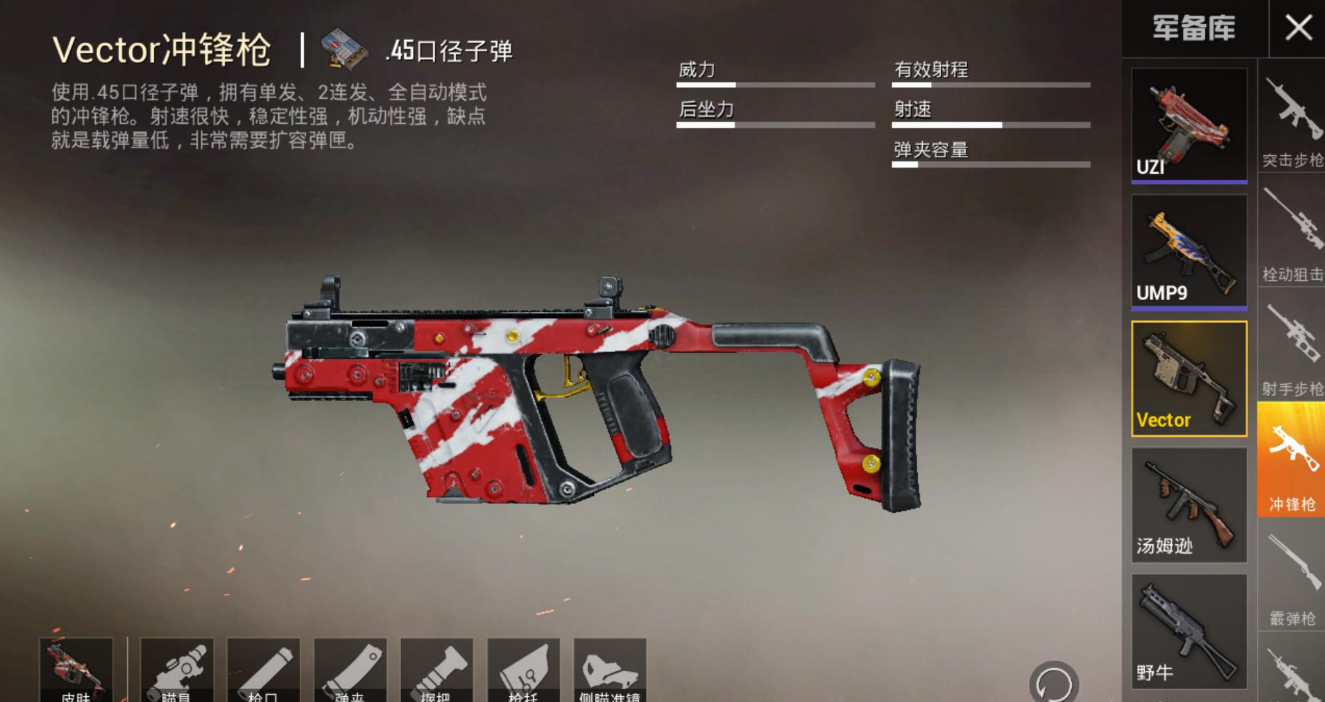Tap the .45口径子弹 ammo box icon
The image size is (1325, 702).
click(344, 49)
